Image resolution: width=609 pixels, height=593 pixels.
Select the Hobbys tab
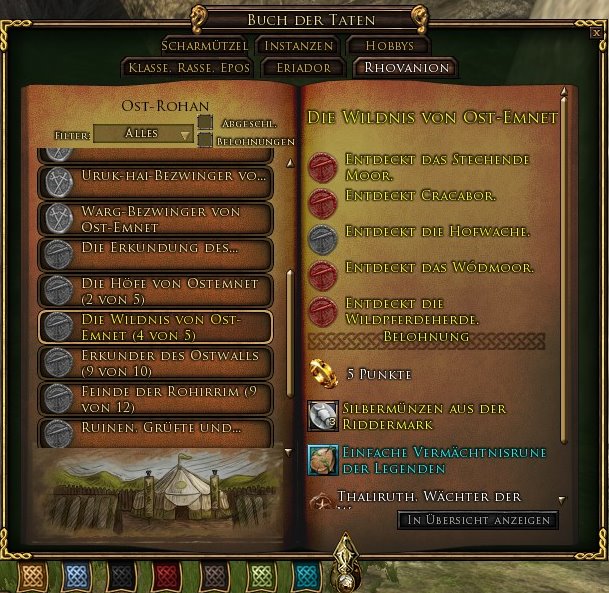pyautogui.click(x=388, y=46)
